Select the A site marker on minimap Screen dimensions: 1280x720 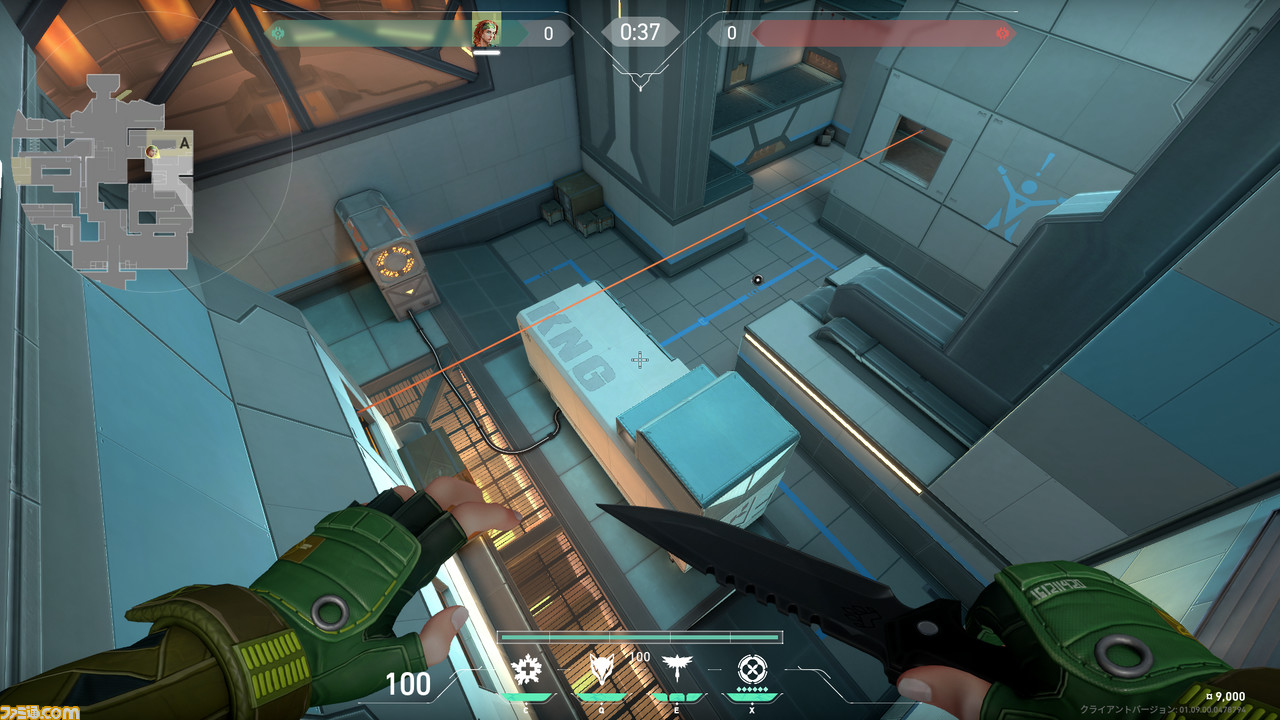click(184, 143)
